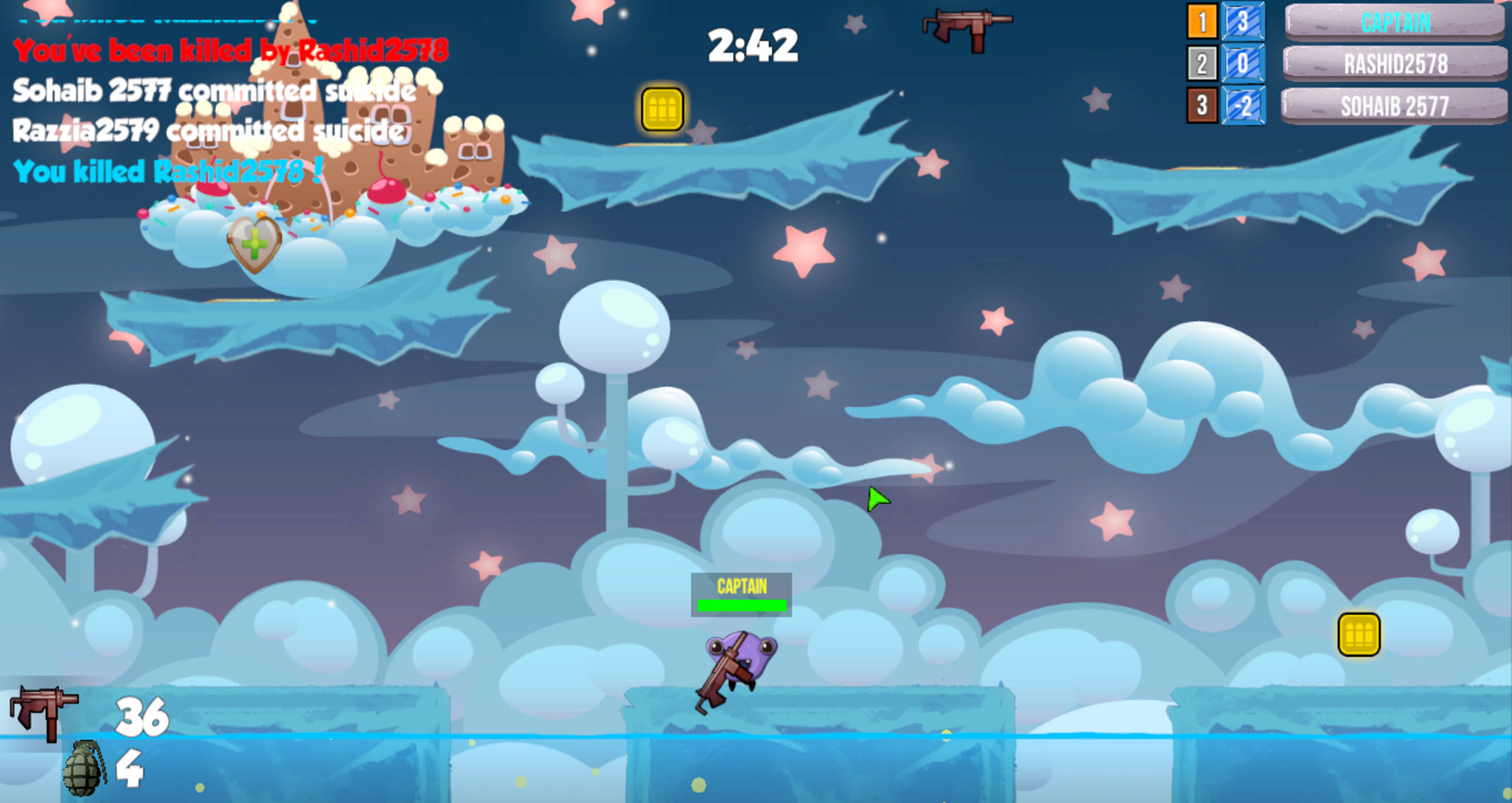Toggle RASHID2578's score tile showing 0
Screen dimensions: 1512x803
click(1243, 64)
